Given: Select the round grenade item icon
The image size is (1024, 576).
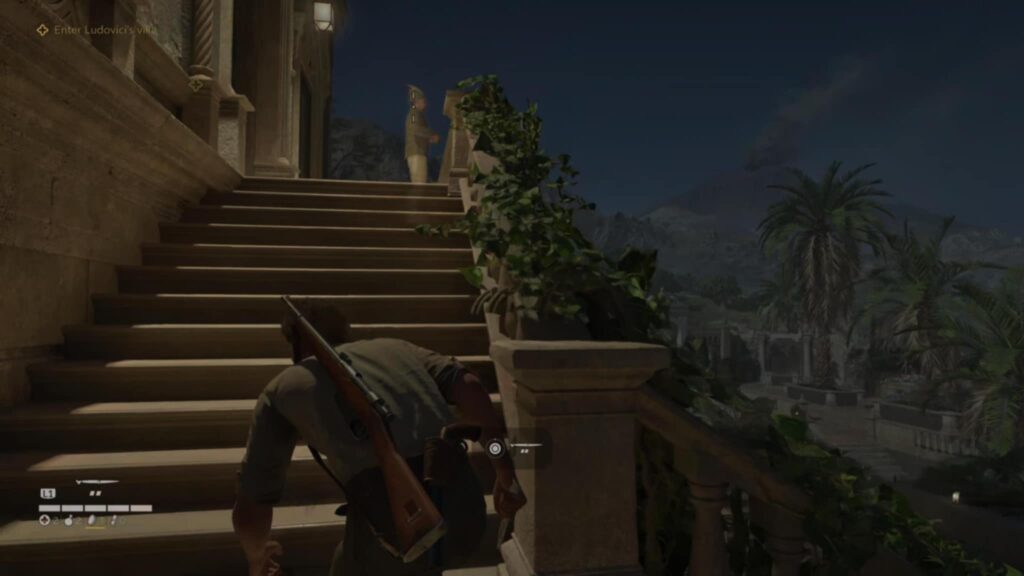Looking at the screenshot, I should pyautogui.click(x=70, y=520).
